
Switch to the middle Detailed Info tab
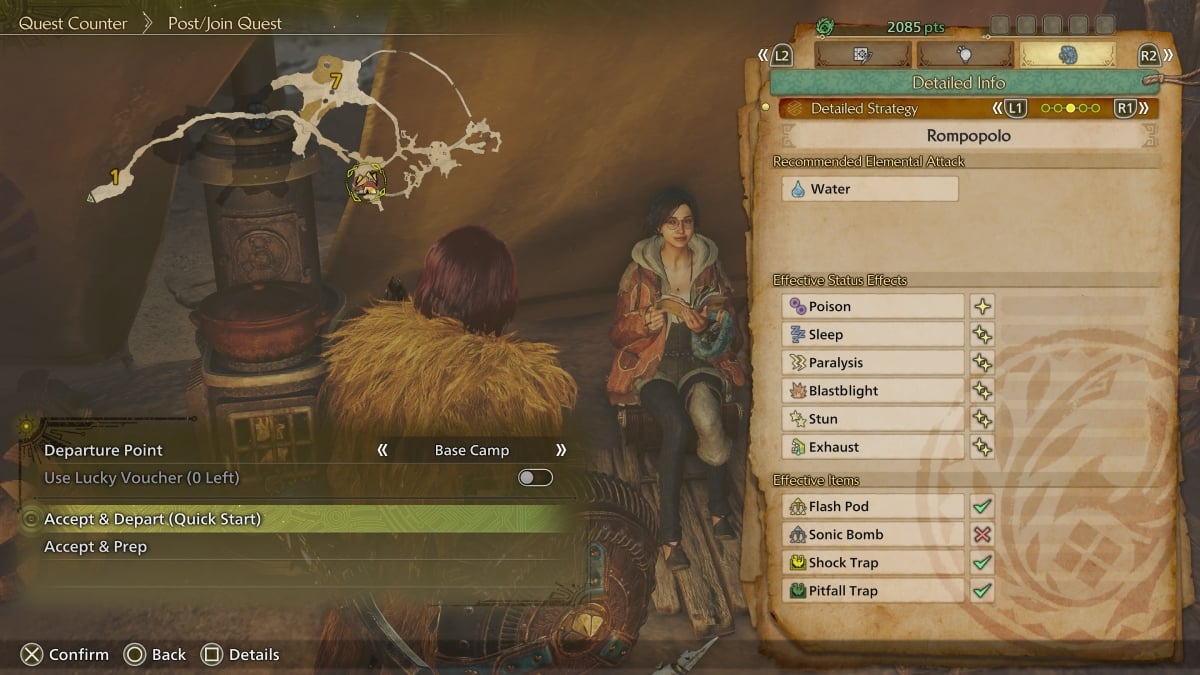point(965,55)
